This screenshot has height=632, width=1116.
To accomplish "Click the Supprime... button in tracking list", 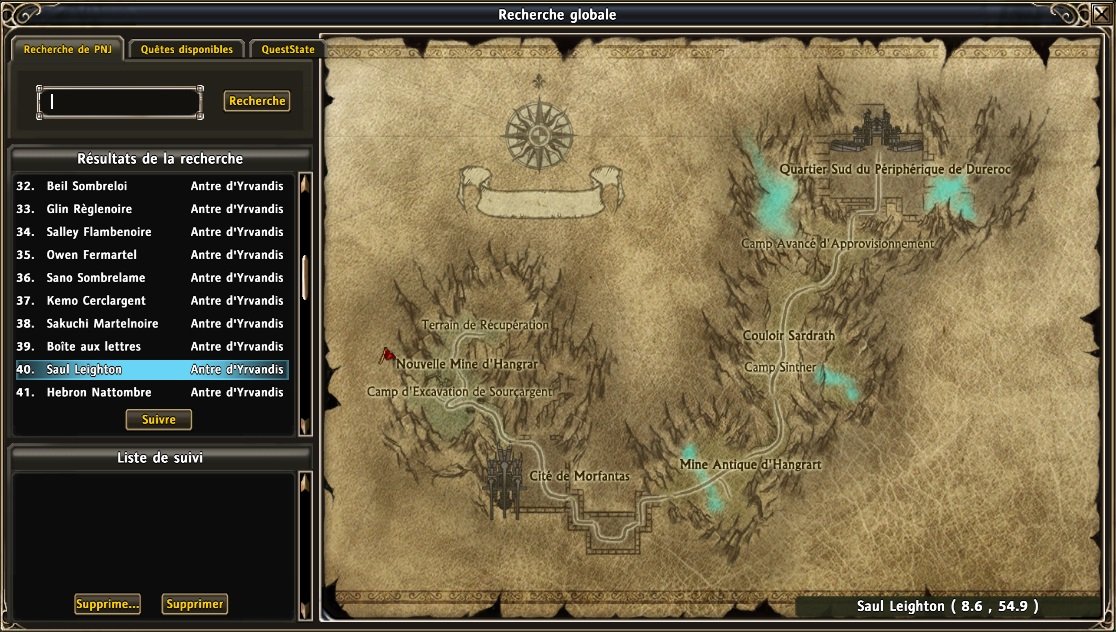I will click(107, 604).
